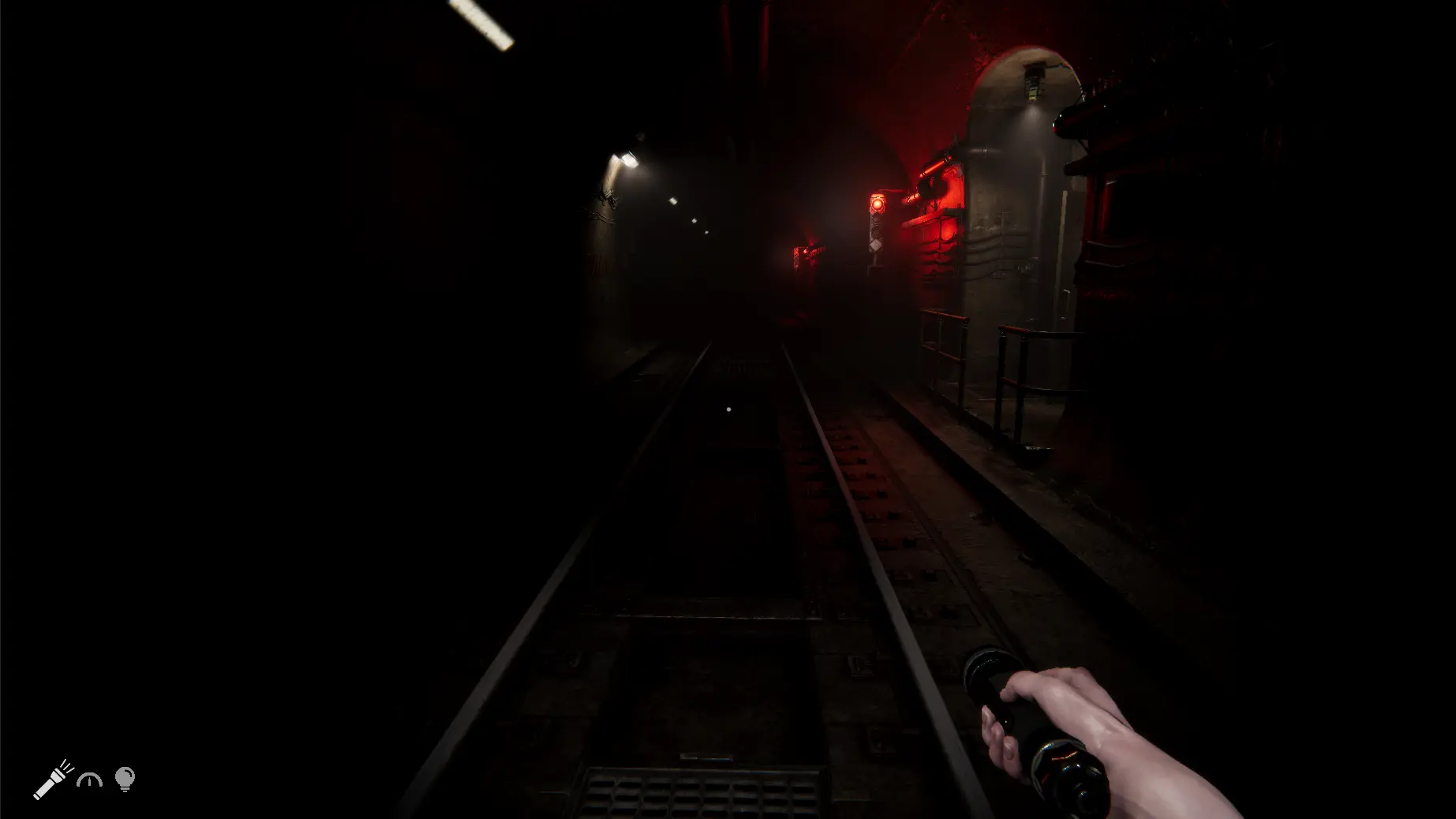Viewport: 1456px width, 819px height.
Task: Click the red signal lamp above the tracks
Action: click(878, 203)
